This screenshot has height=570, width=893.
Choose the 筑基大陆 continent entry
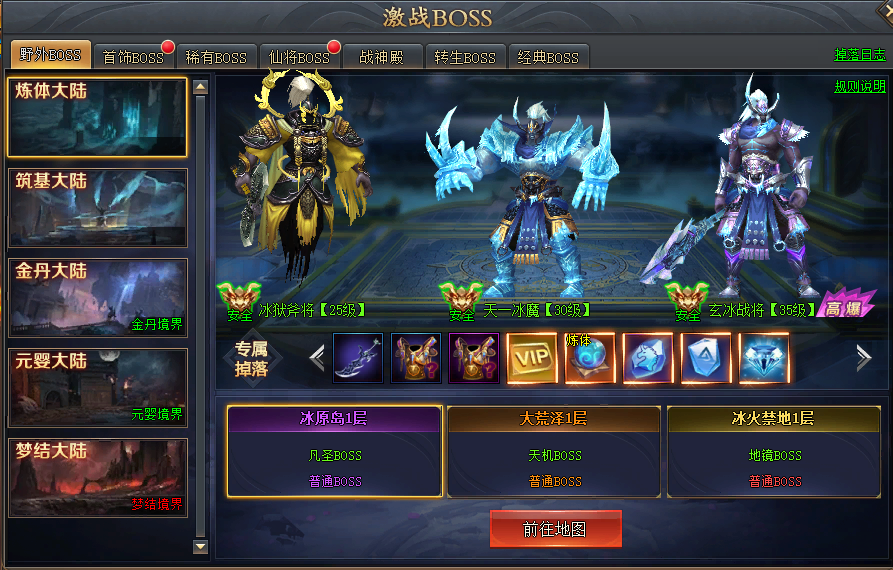[98, 208]
